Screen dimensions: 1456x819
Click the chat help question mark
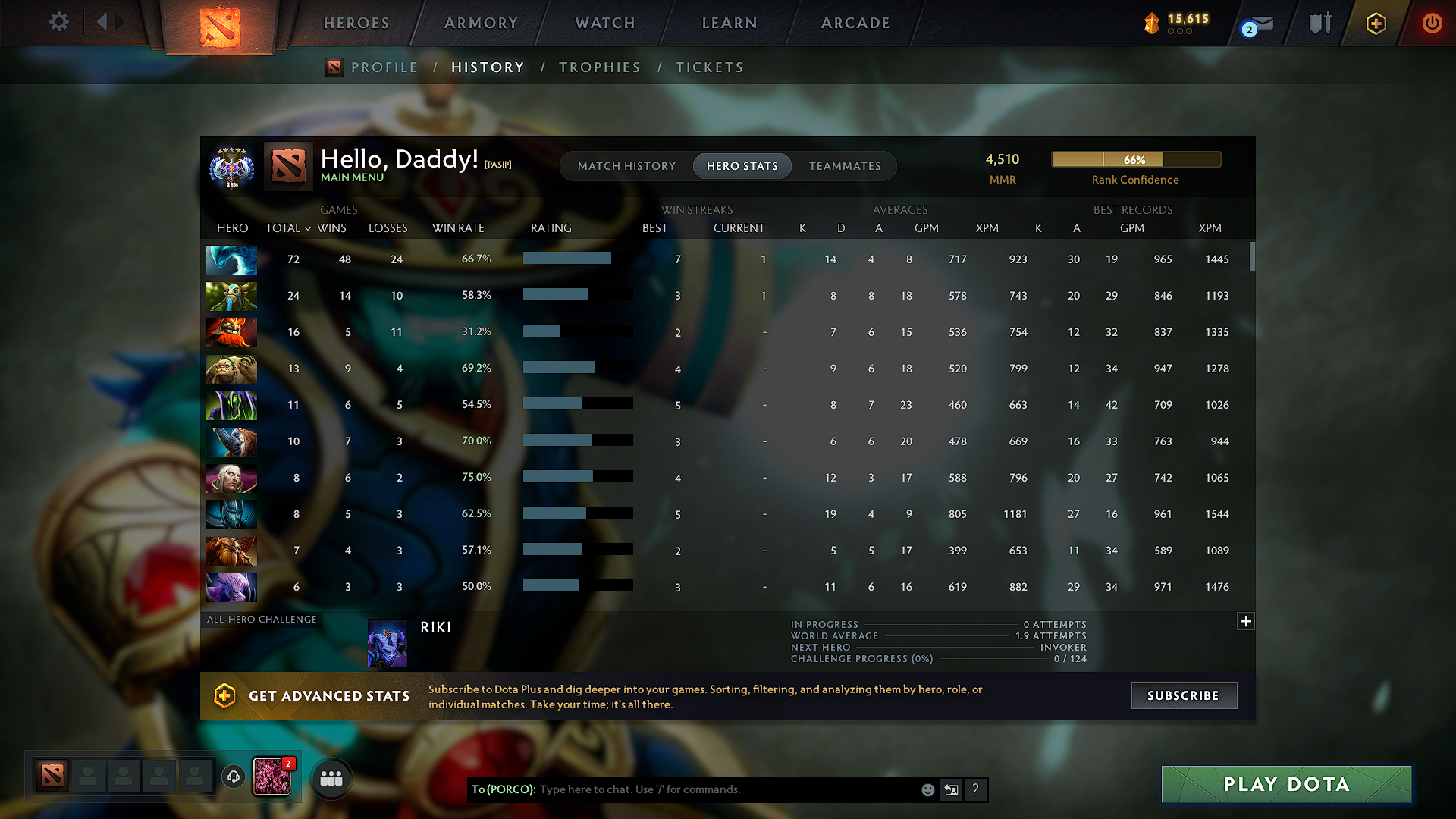click(976, 789)
